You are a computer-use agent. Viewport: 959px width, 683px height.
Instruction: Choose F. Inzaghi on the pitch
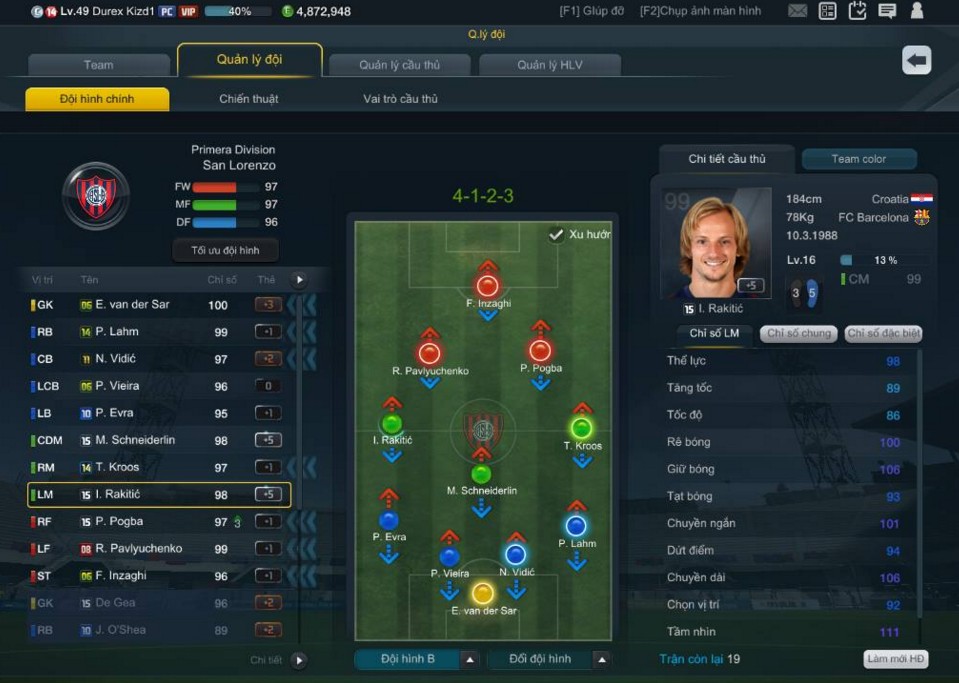(x=488, y=286)
